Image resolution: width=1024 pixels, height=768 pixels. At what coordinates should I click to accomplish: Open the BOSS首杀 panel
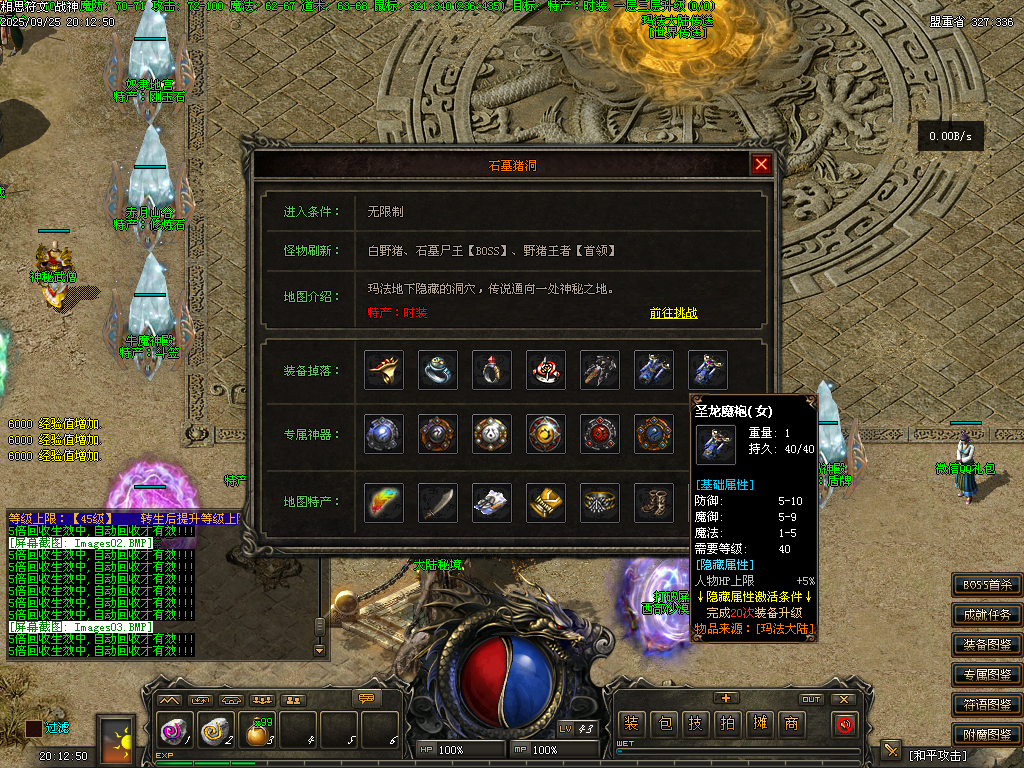(987, 585)
